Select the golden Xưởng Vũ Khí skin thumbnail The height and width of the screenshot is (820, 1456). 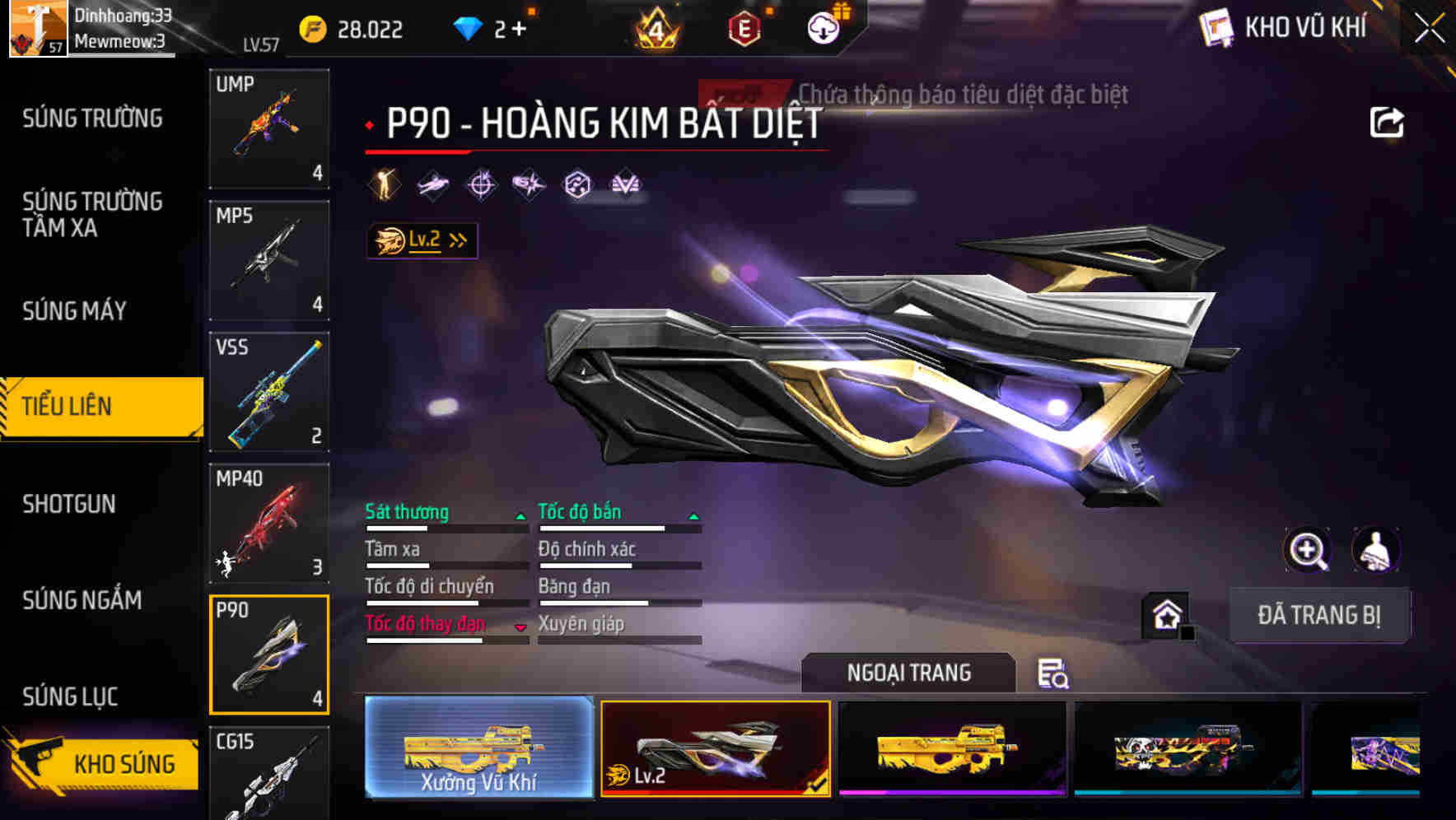coord(478,749)
